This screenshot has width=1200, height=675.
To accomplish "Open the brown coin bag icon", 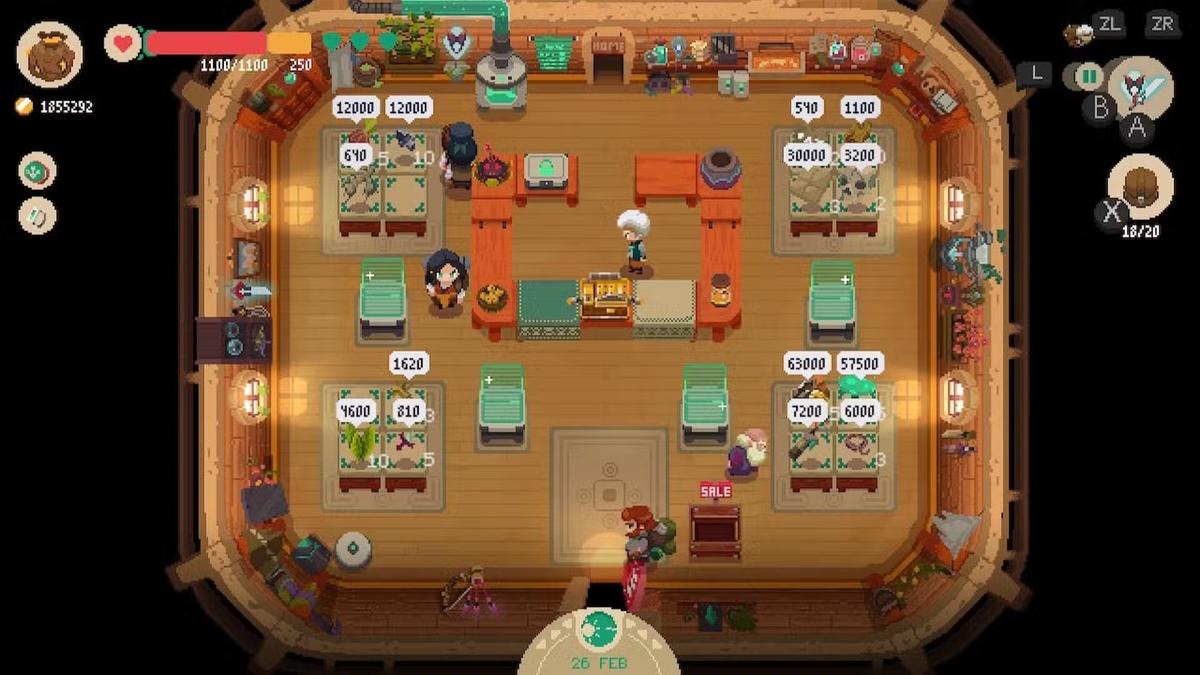I will (x=49, y=54).
